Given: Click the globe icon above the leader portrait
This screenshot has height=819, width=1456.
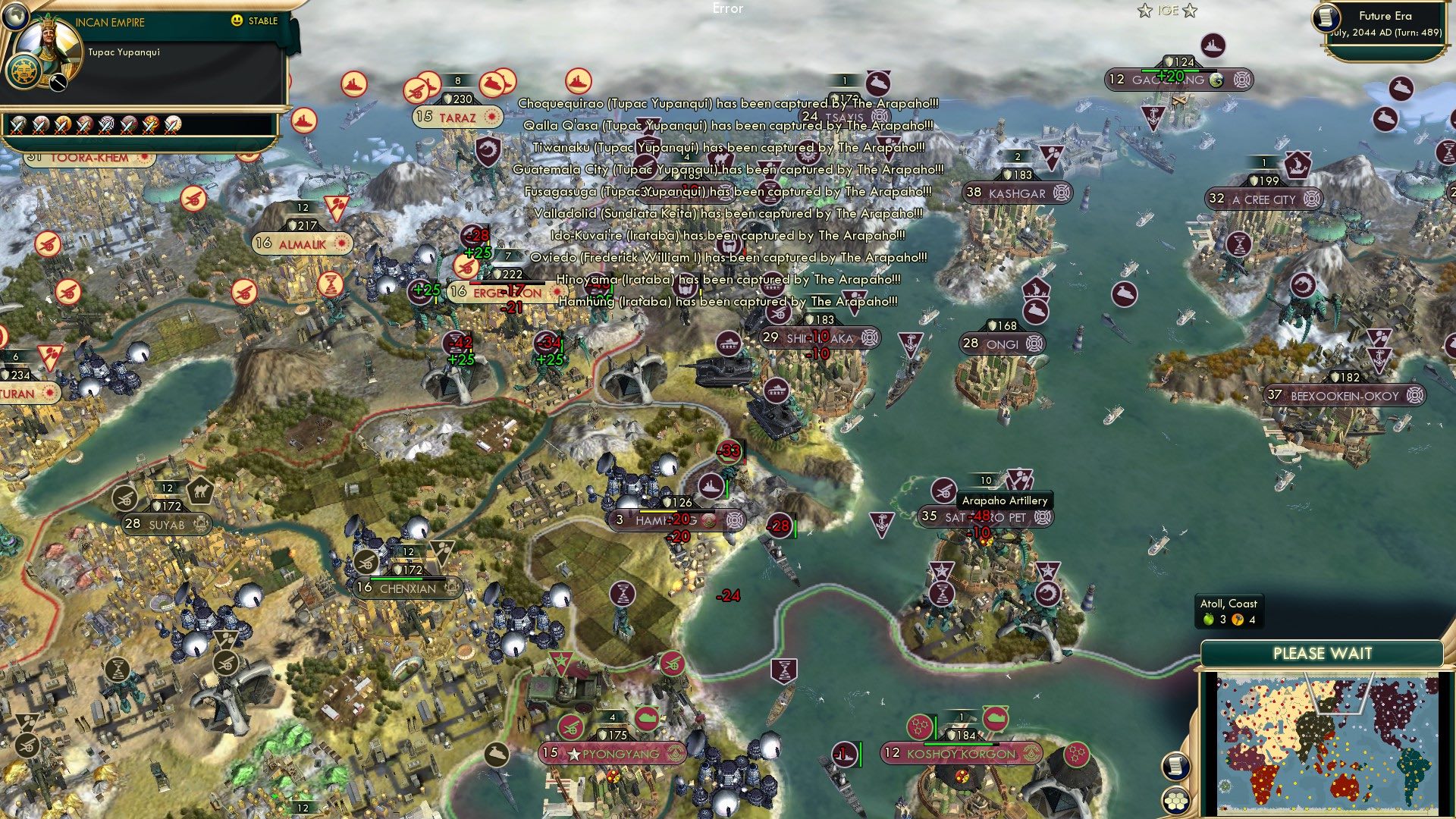Looking at the screenshot, I should tap(16, 17).
